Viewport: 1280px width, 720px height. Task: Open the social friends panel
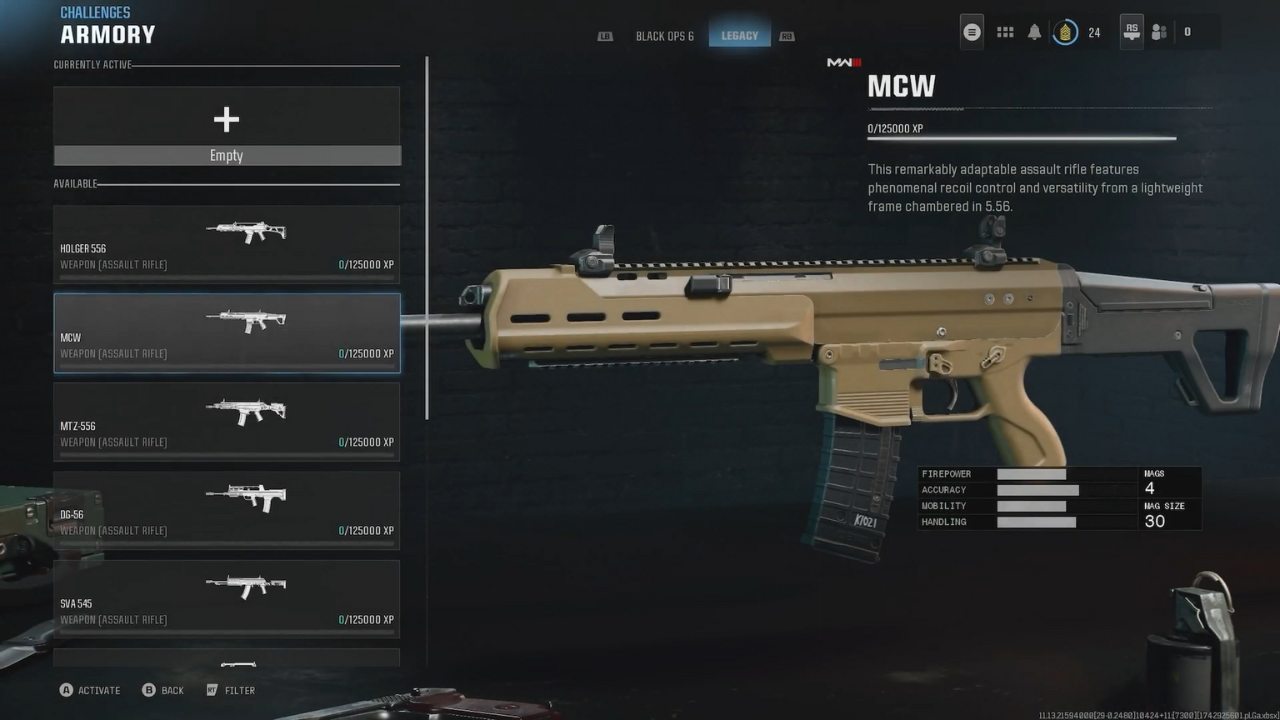[1159, 32]
